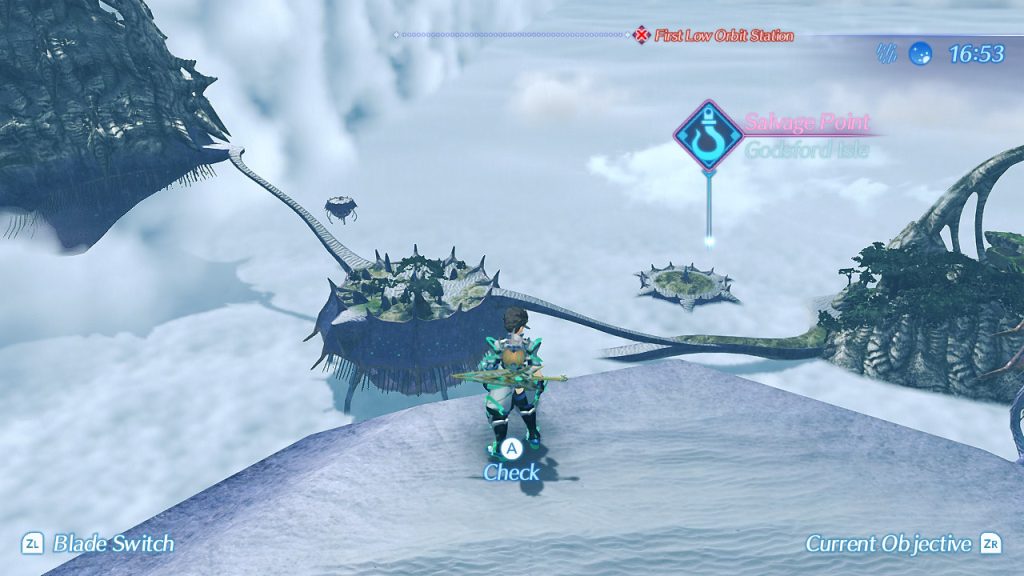The image size is (1024, 576).
Task: Click the blue moon time-of-day icon
Action: 919,53
